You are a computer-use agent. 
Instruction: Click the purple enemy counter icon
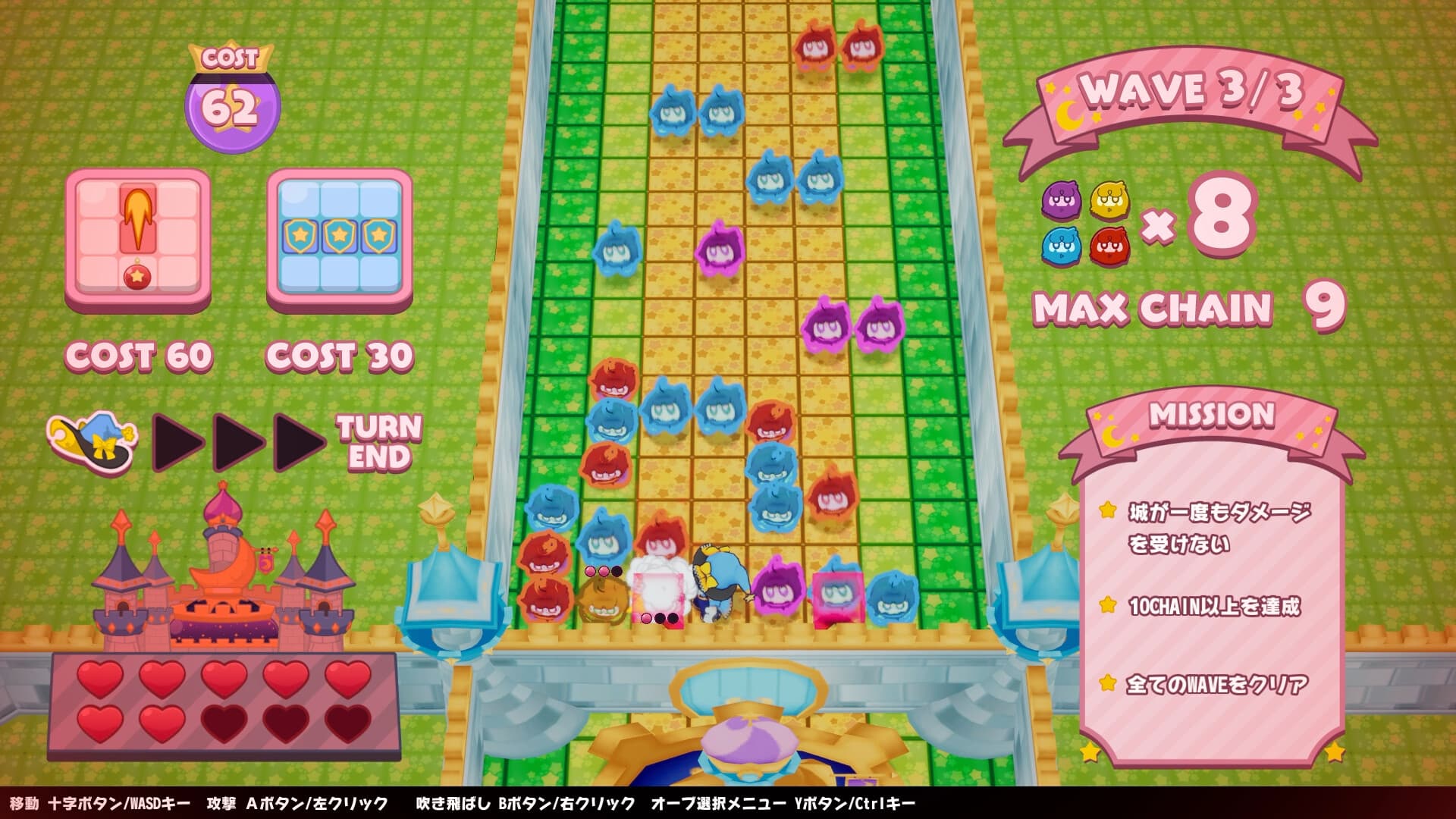pos(1059,200)
